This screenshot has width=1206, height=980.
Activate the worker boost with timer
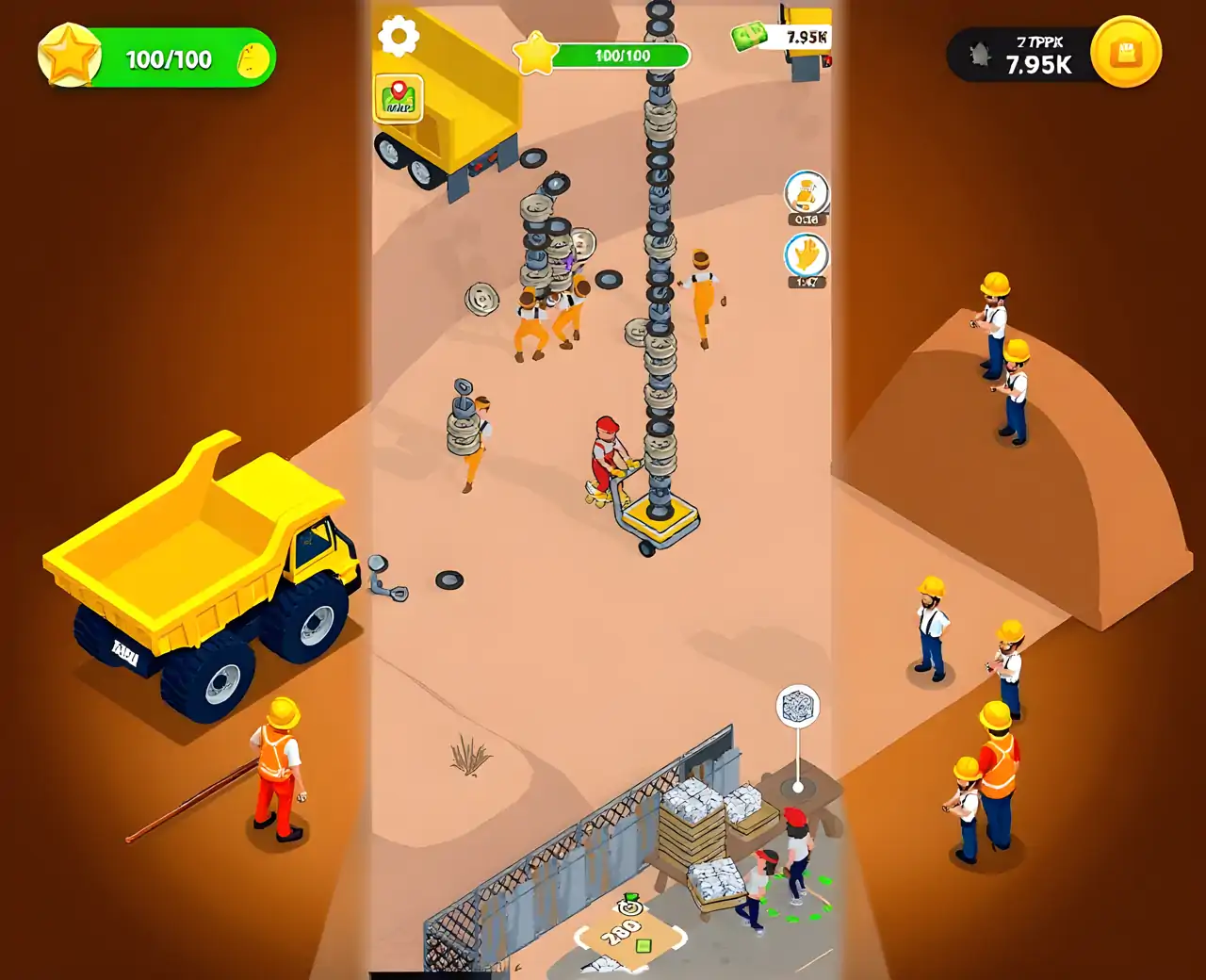click(x=807, y=194)
